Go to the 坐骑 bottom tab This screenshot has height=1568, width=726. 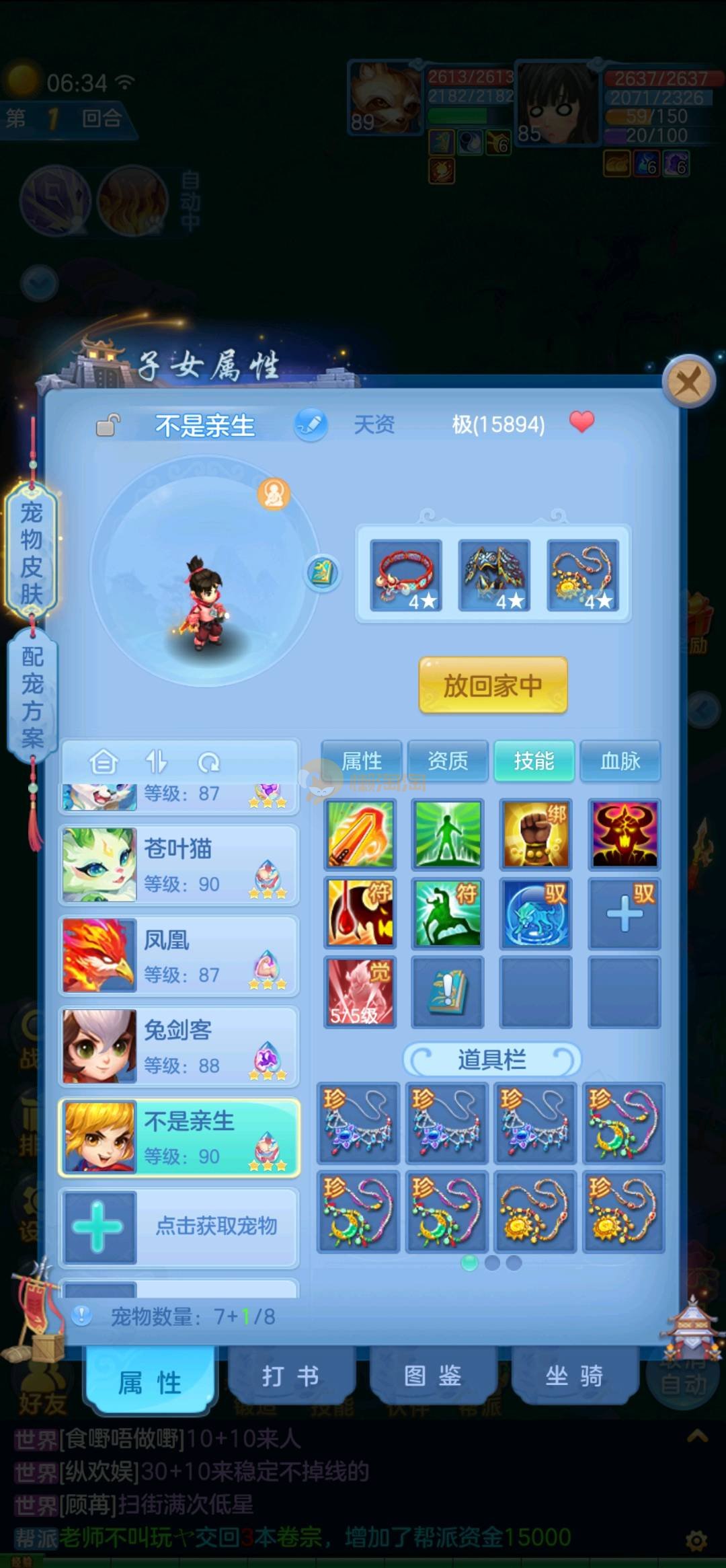[574, 1376]
